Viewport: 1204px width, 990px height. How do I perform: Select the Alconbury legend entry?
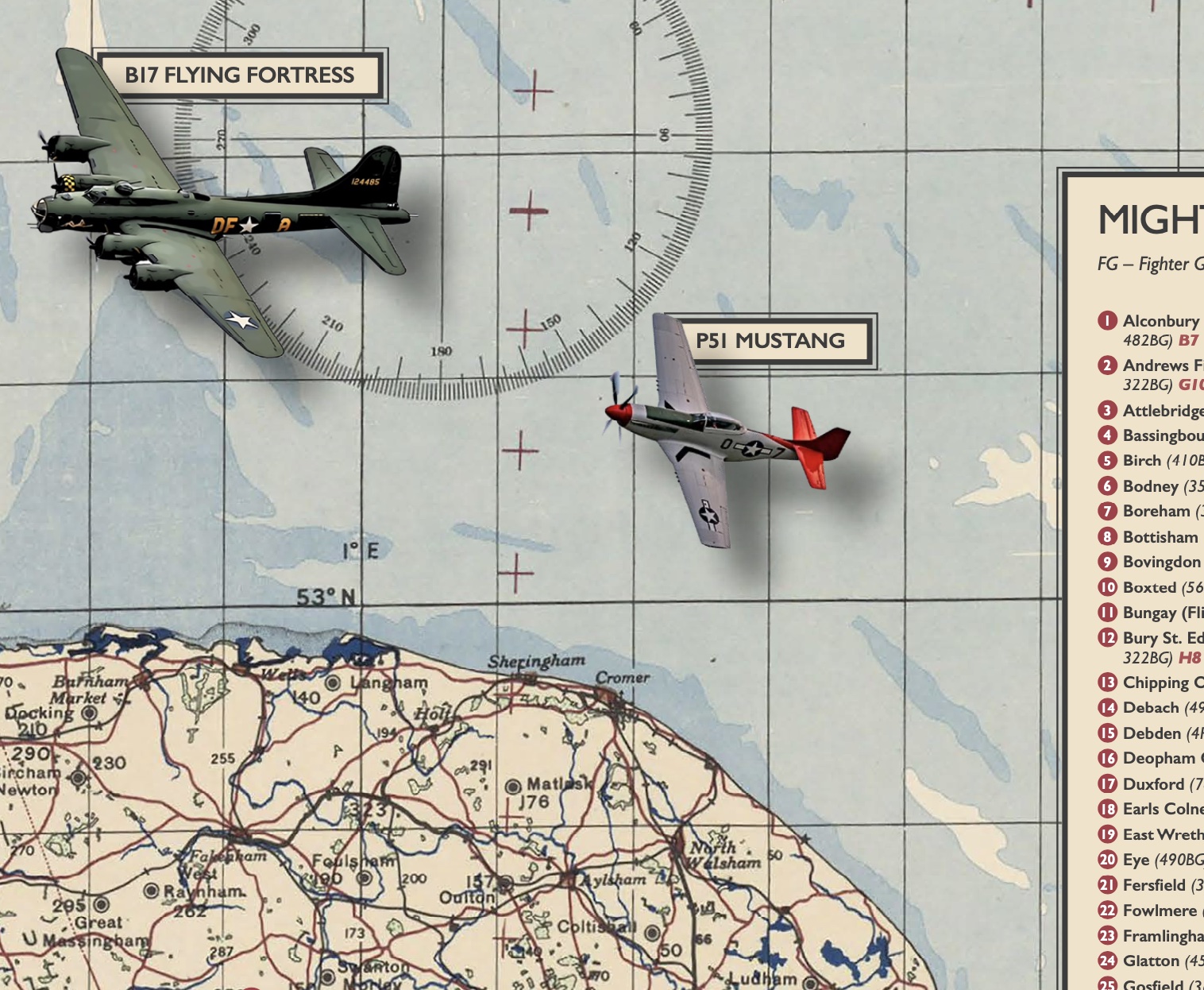1160,321
